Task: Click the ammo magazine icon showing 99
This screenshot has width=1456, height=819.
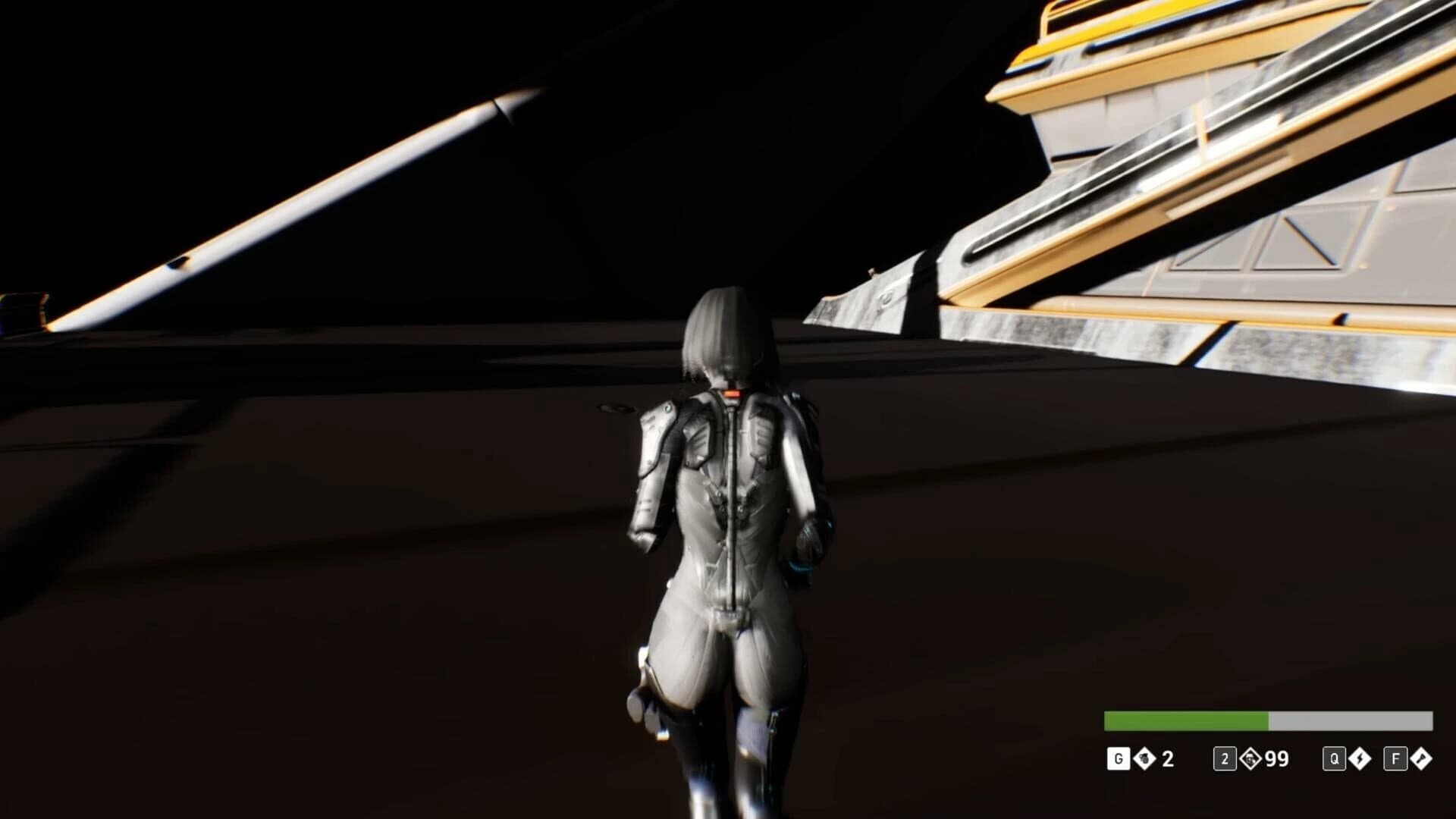Action: point(1250,757)
